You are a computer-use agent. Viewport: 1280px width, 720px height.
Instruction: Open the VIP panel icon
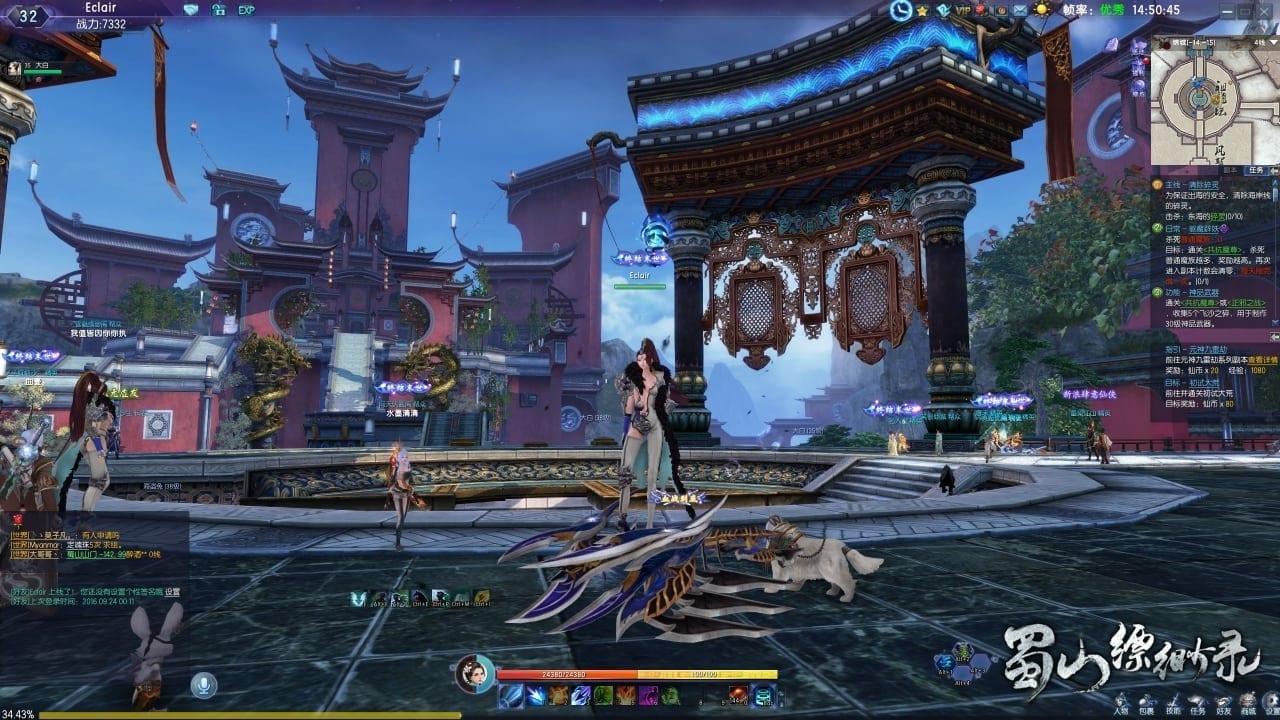[x=963, y=10]
